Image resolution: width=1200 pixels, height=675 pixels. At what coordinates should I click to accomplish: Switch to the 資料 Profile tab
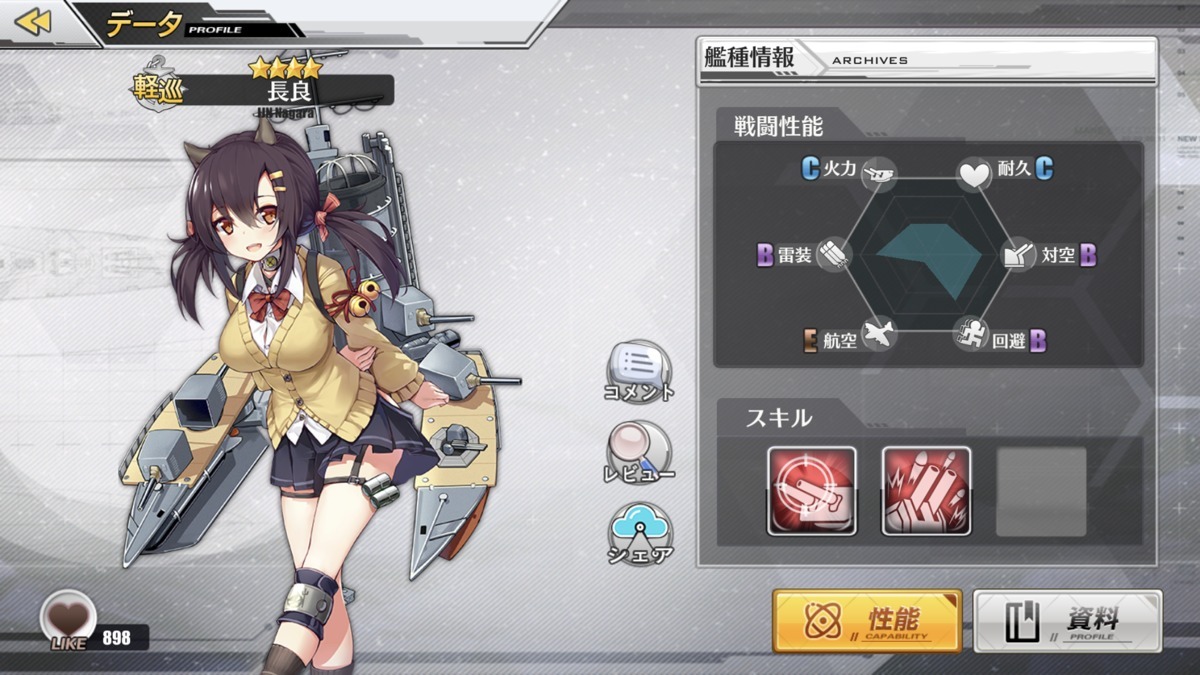tap(1067, 620)
